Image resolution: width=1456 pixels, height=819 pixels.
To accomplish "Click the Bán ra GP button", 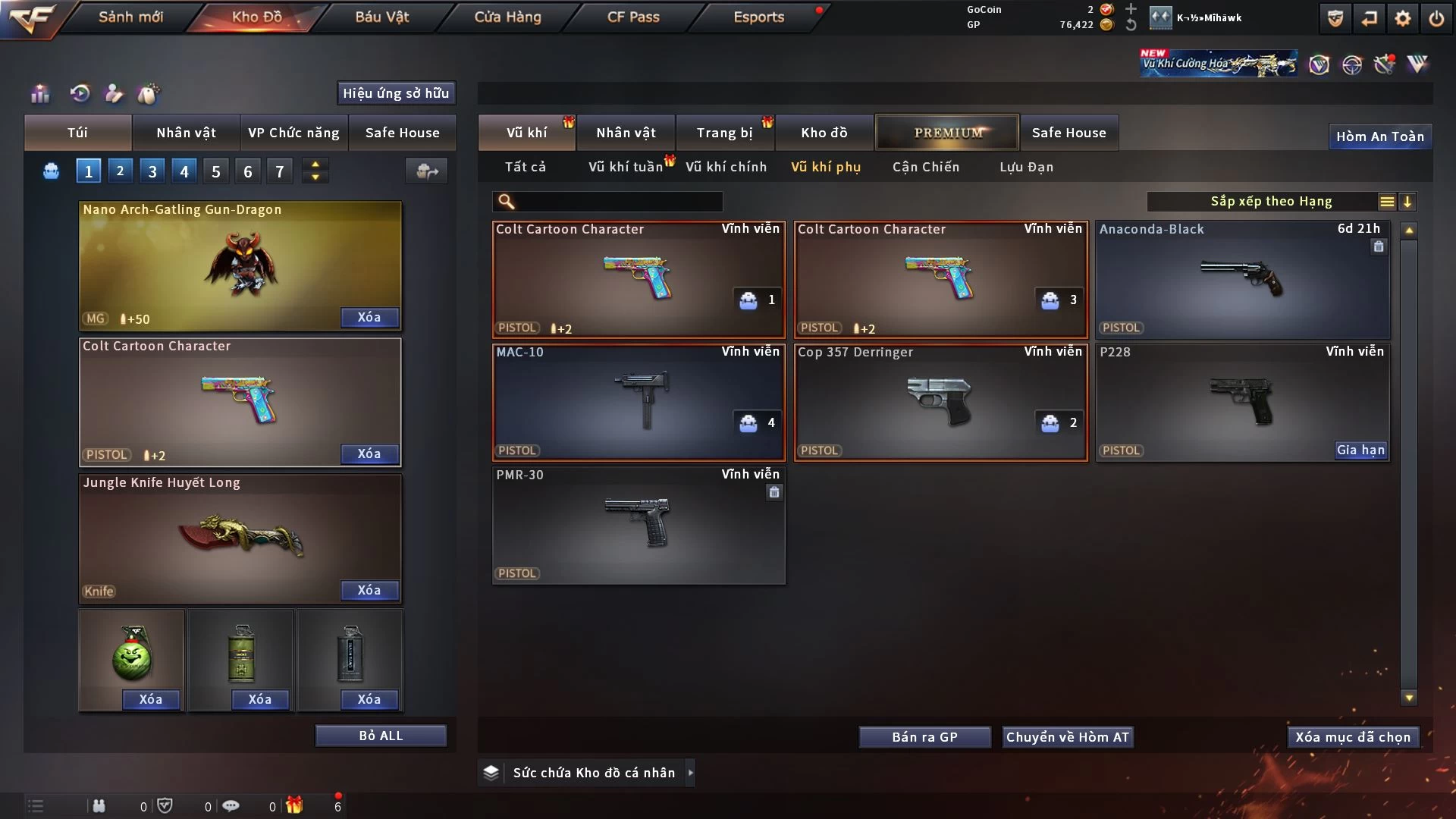I will [924, 737].
